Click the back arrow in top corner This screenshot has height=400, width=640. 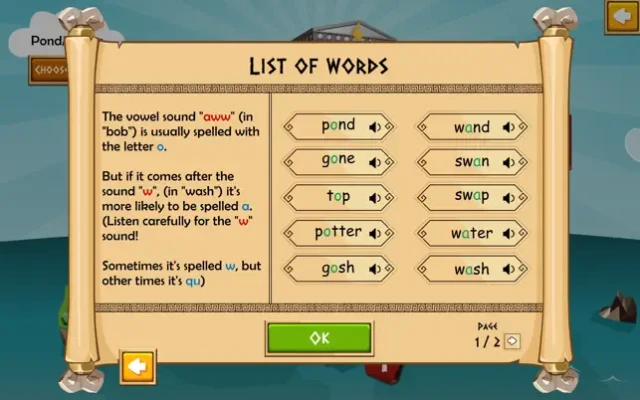(x=622, y=16)
